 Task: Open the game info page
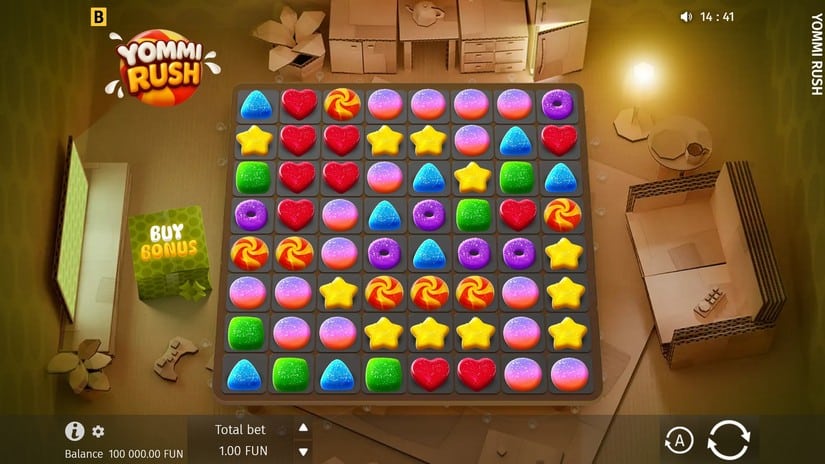point(74,431)
